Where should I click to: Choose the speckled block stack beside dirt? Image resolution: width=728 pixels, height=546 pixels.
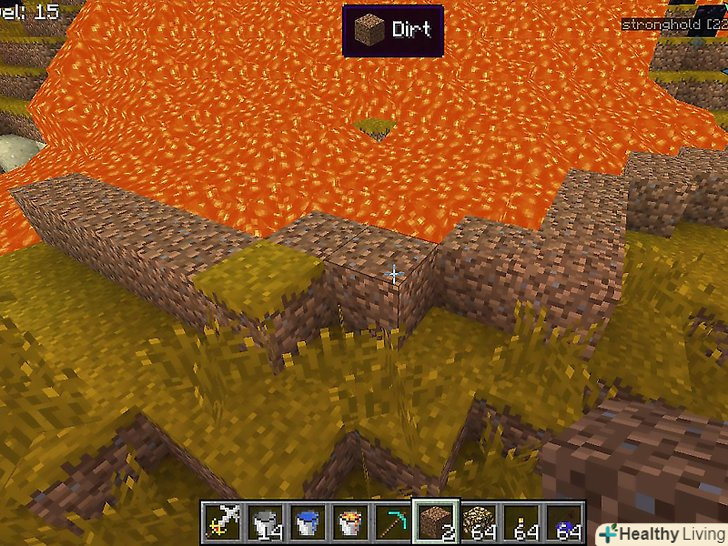[479, 521]
